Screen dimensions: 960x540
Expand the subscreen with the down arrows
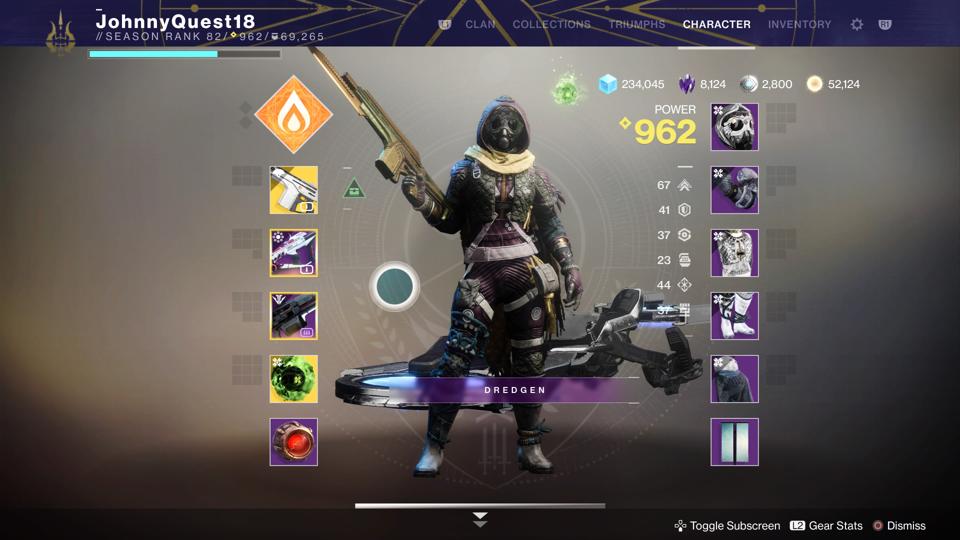(x=480, y=519)
